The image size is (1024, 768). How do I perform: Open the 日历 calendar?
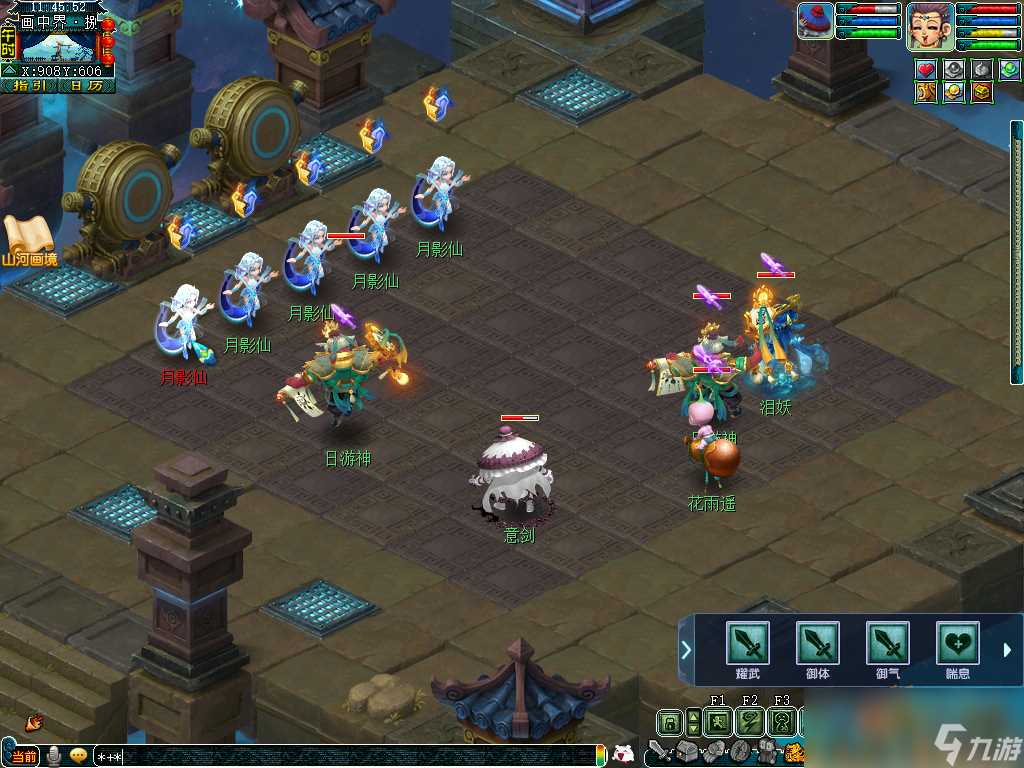click(86, 86)
